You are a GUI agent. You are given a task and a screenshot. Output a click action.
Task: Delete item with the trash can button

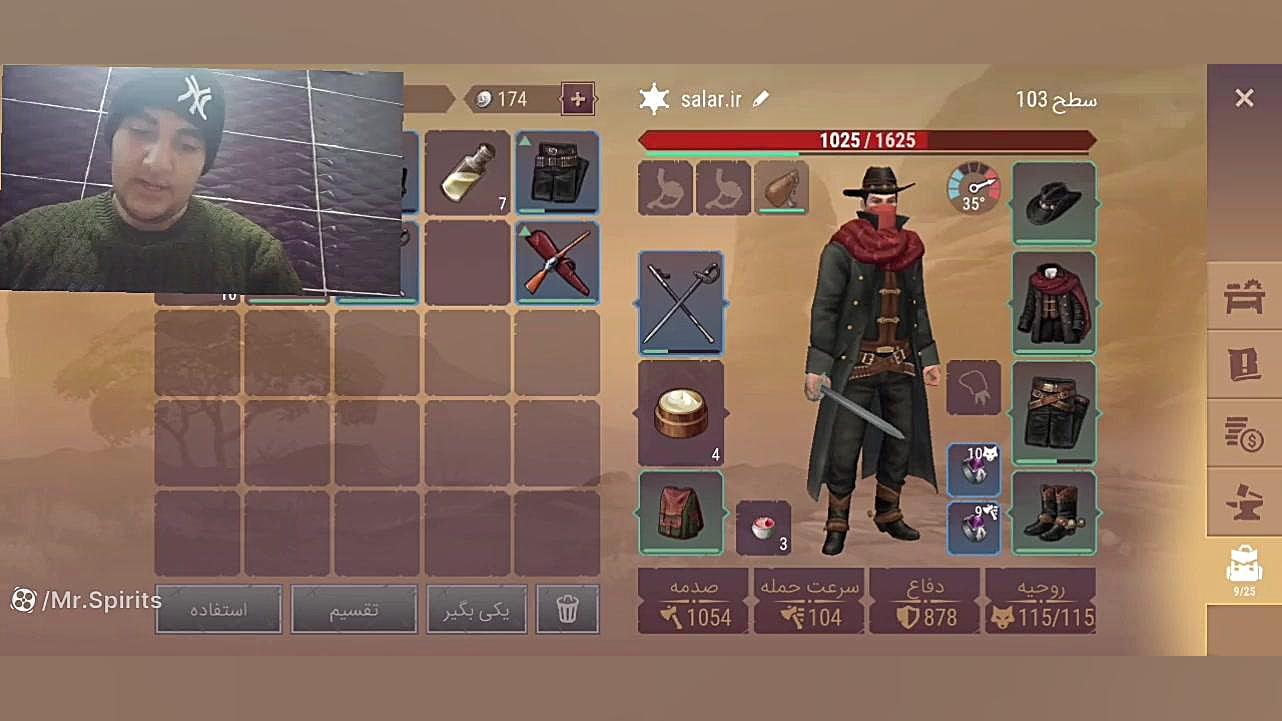pos(567,609)
